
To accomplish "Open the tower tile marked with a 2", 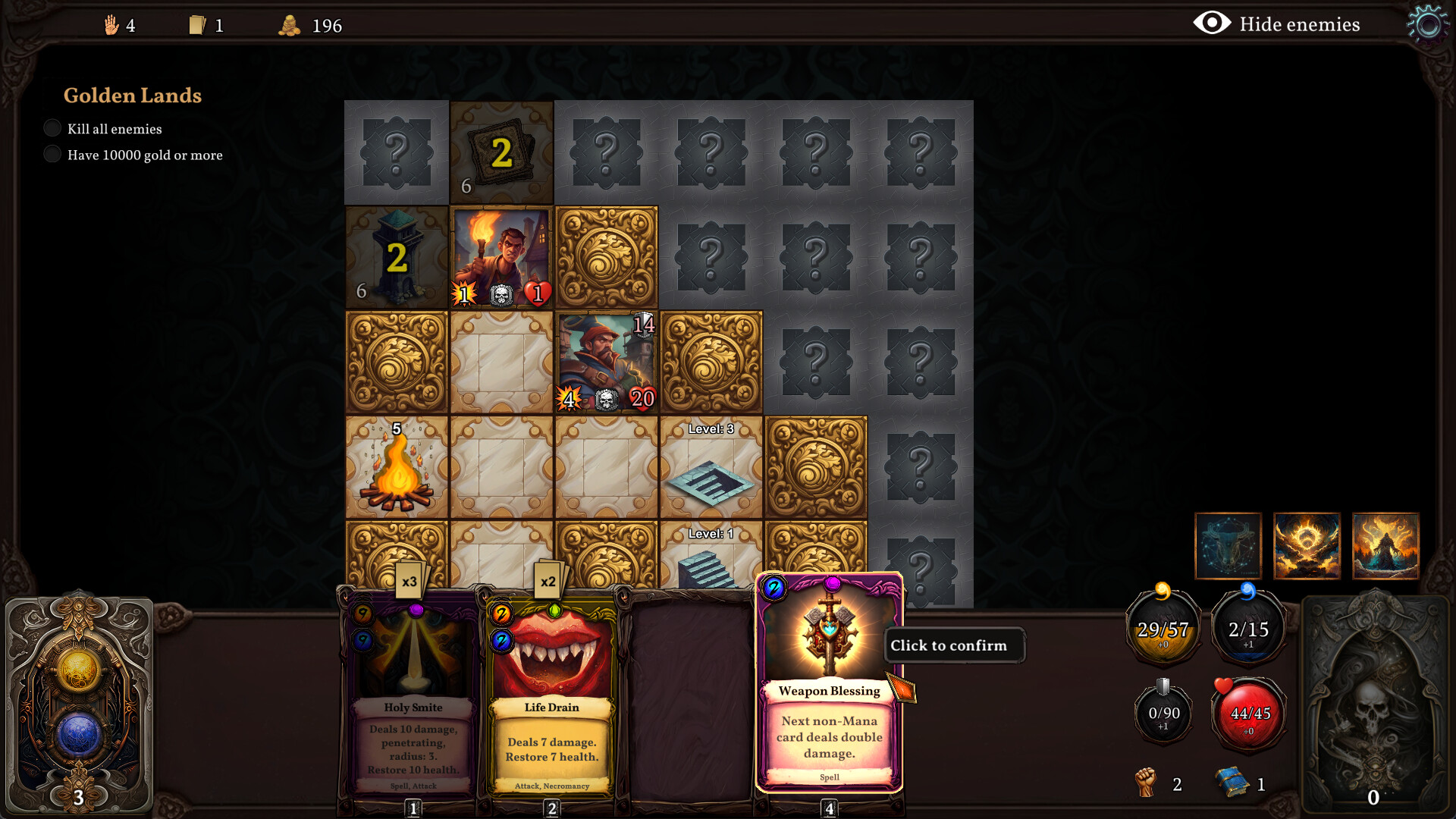I will pos(396,258).
